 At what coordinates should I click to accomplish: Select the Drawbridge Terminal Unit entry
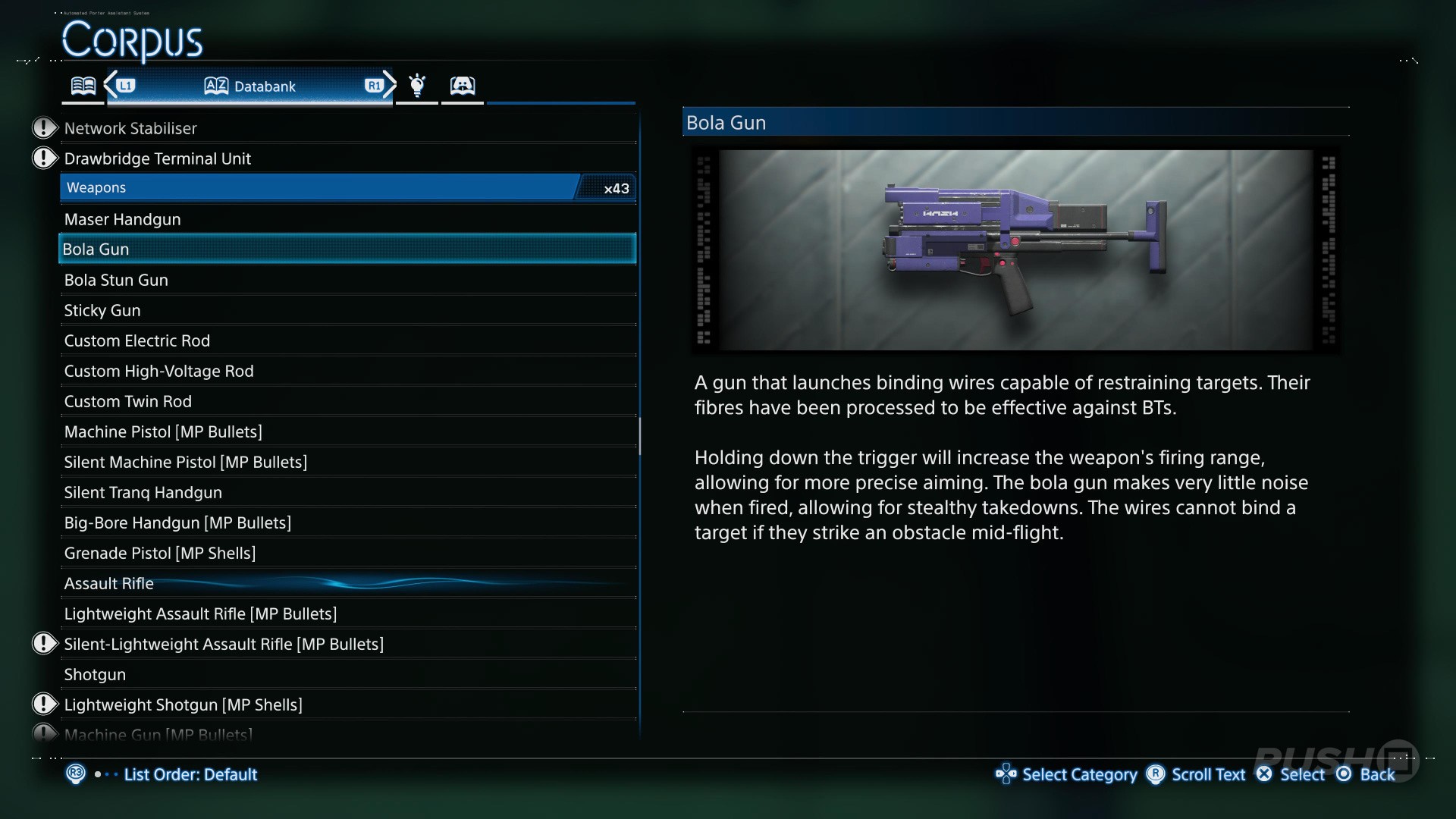click(x=158, y=158)
